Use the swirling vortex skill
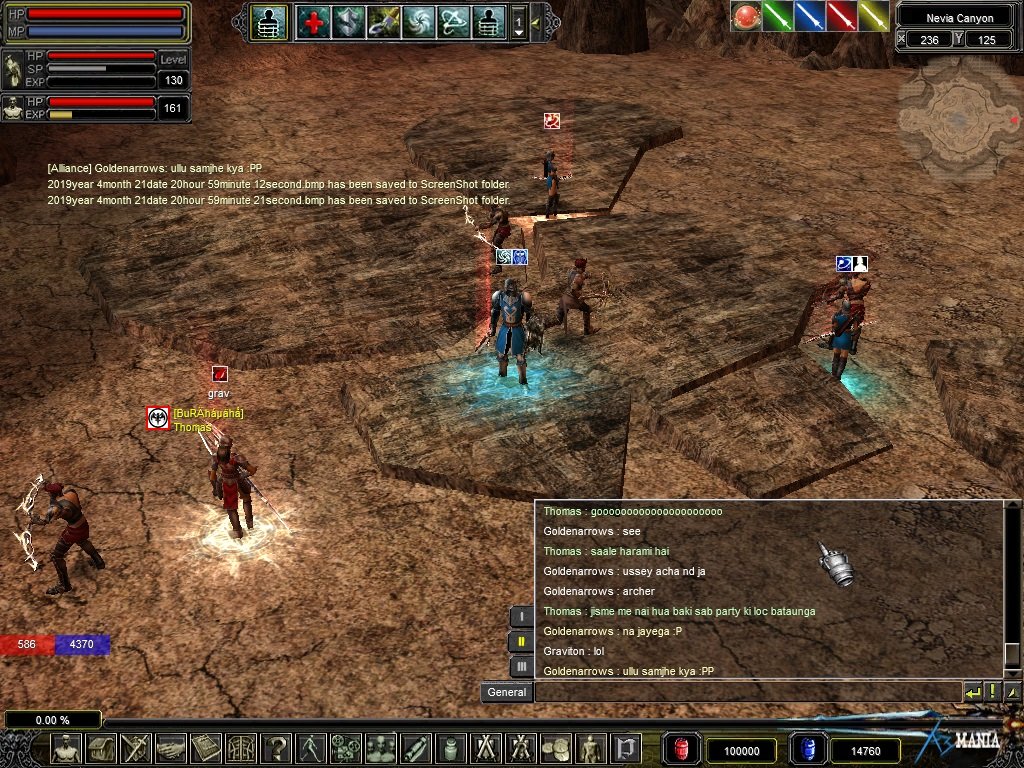Viewport: 1024px width, 768px height. [418, 22]
